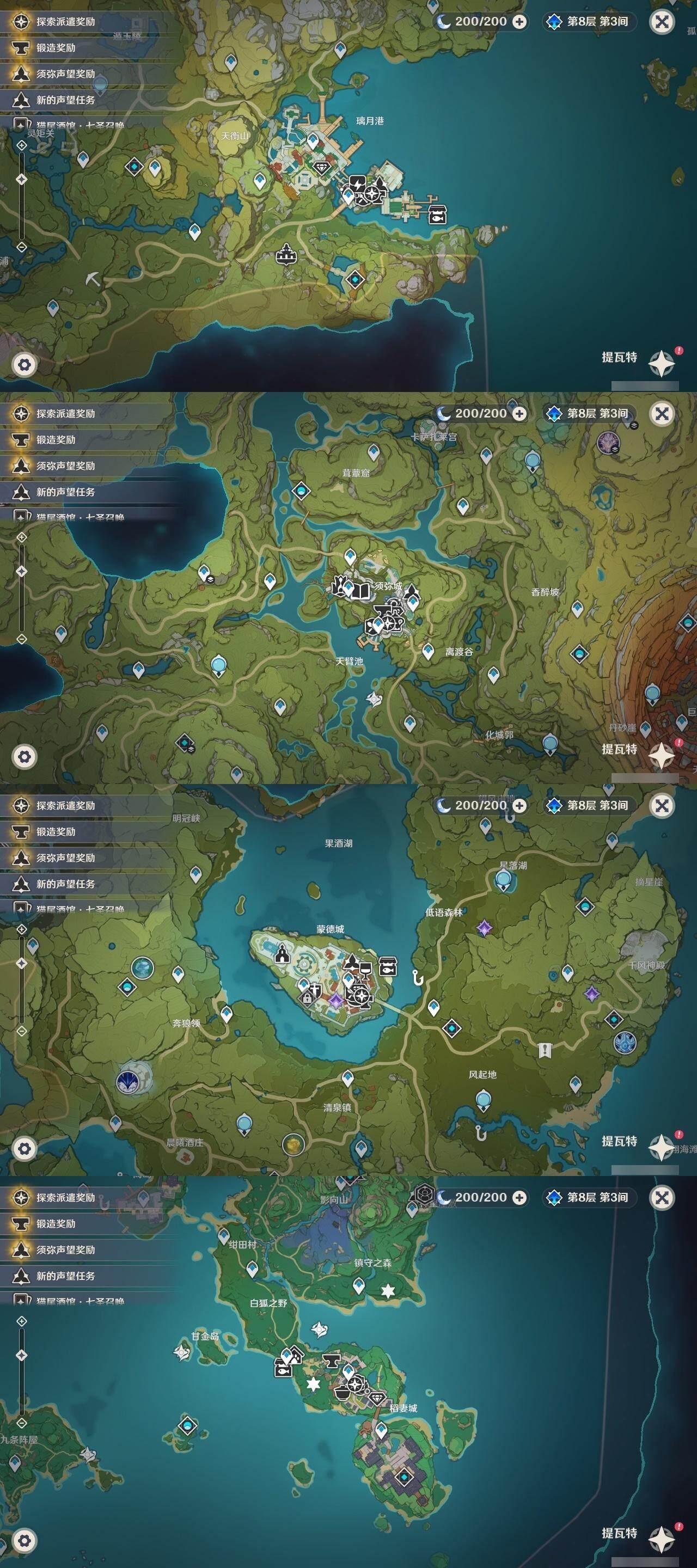Viewport: 697px width, 1568px height.
Task: Select the pickaxe mining marker
Action: tap(93, 279)
